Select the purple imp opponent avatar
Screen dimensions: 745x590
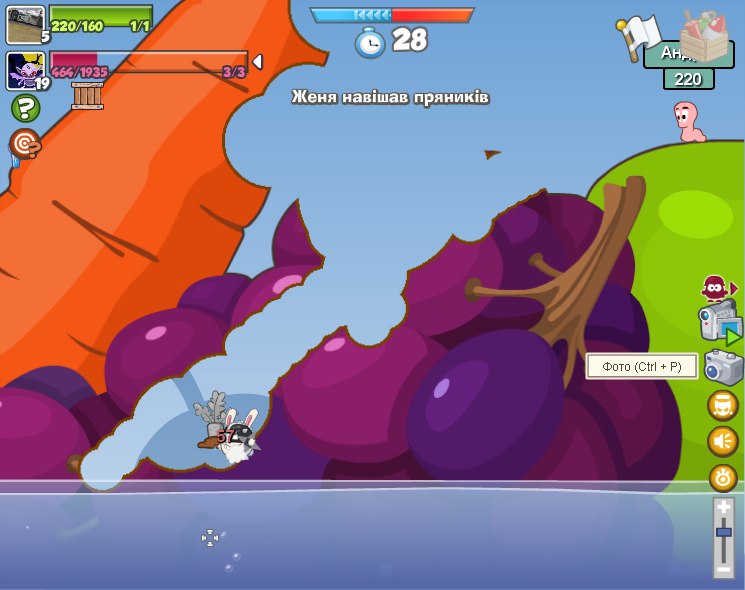click(x=25, y=71)
